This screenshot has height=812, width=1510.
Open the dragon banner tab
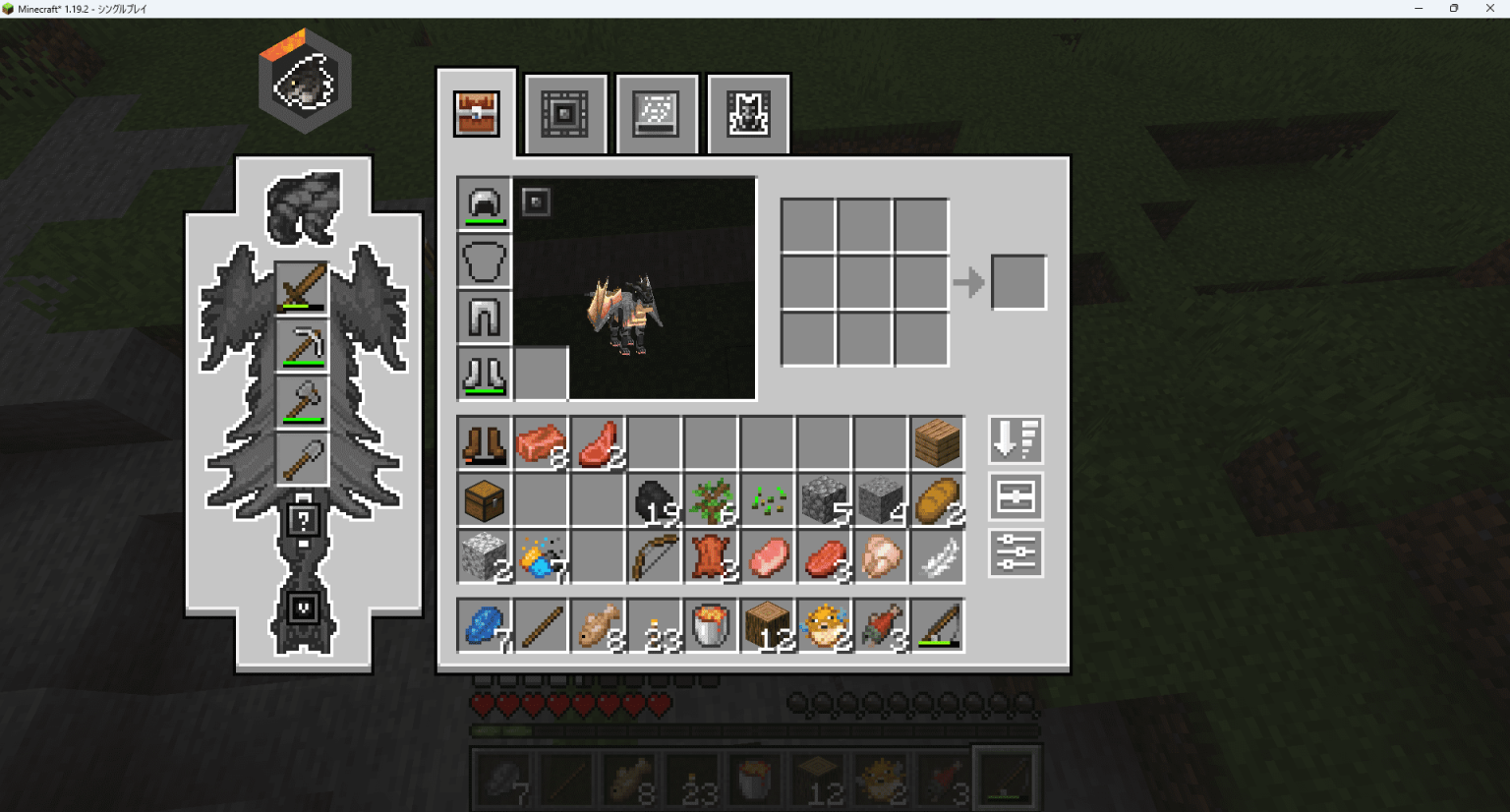tap(748, 114)
